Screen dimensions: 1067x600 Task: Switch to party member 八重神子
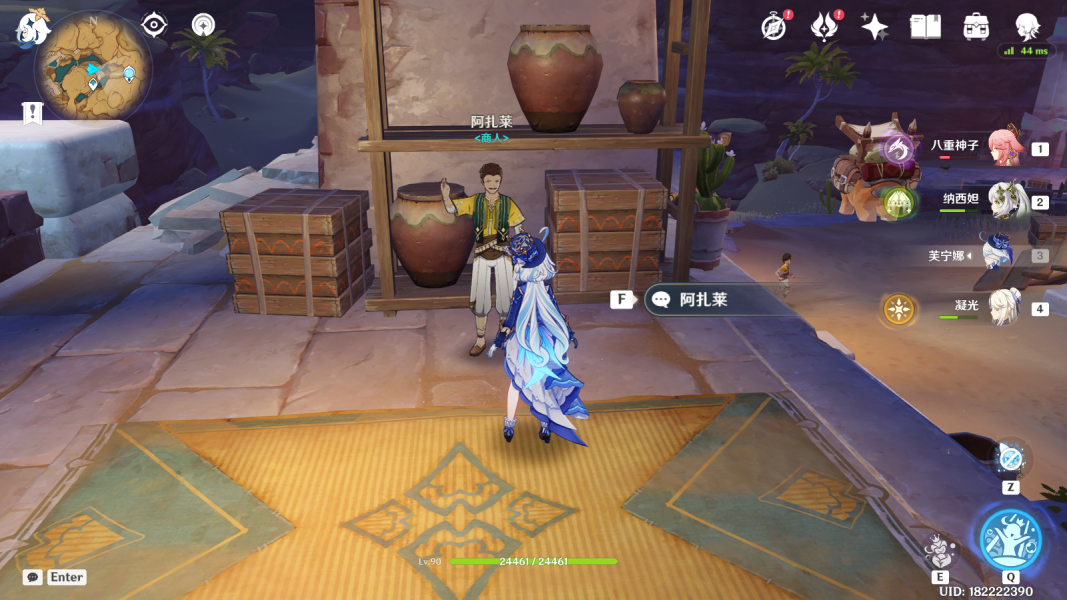coord(1003,147)
